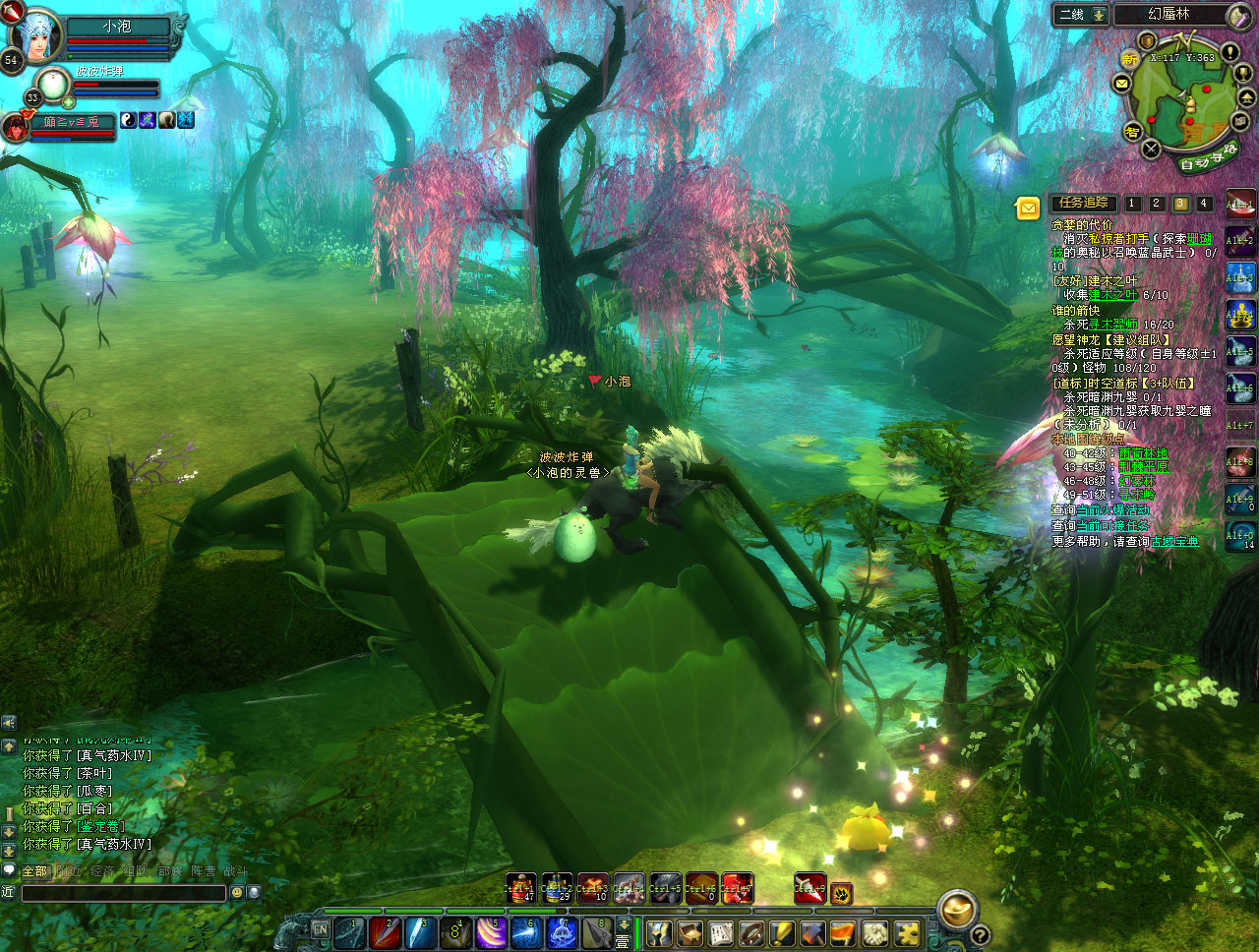Activate the purple slash skill in slot 5

(x=491, y=931)
